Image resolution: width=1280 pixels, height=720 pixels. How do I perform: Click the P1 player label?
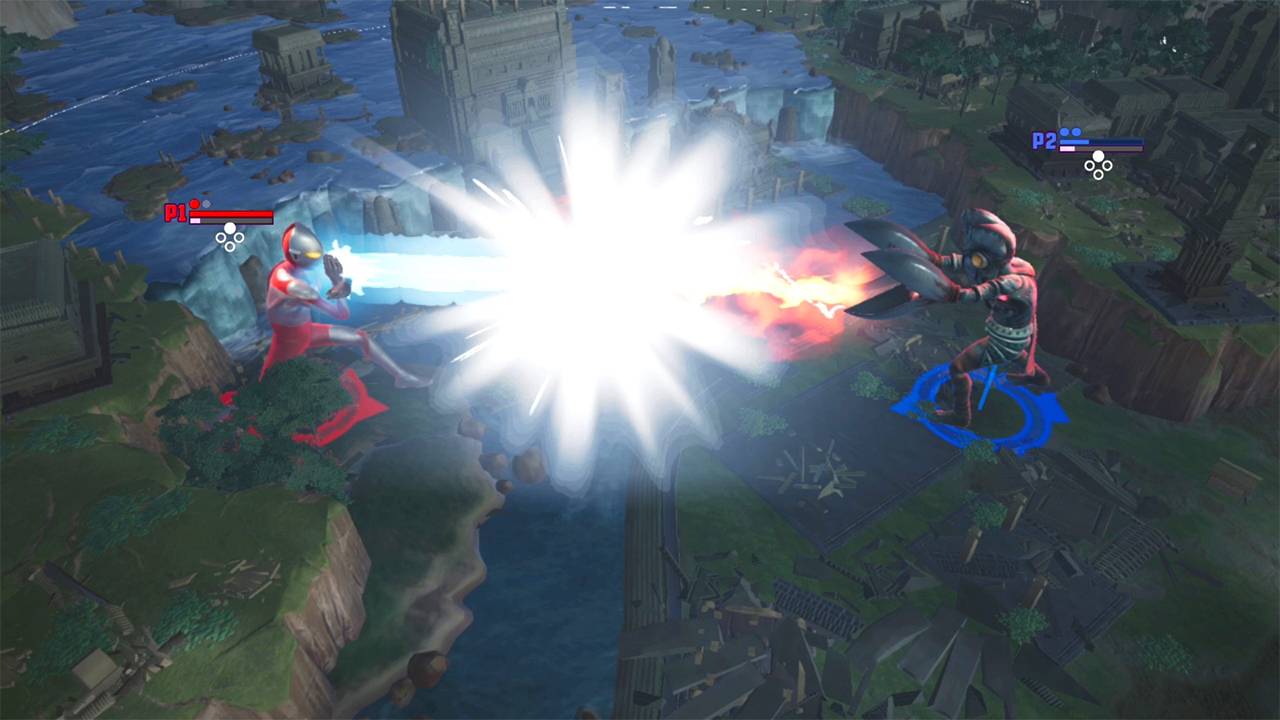(x=175, y=212)
